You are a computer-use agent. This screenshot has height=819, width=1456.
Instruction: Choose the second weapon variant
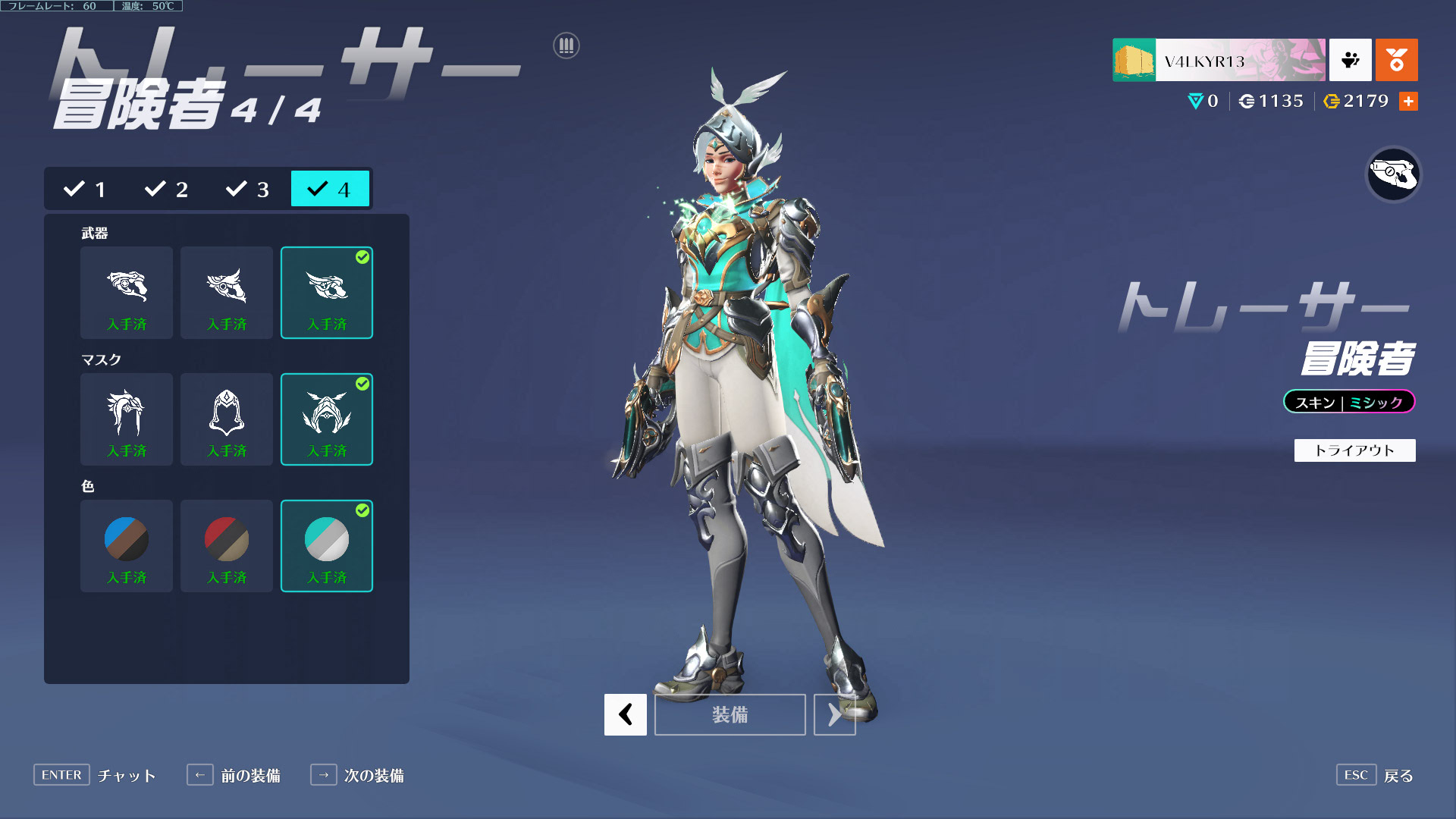pyautogui.click(x=227, y=293)
